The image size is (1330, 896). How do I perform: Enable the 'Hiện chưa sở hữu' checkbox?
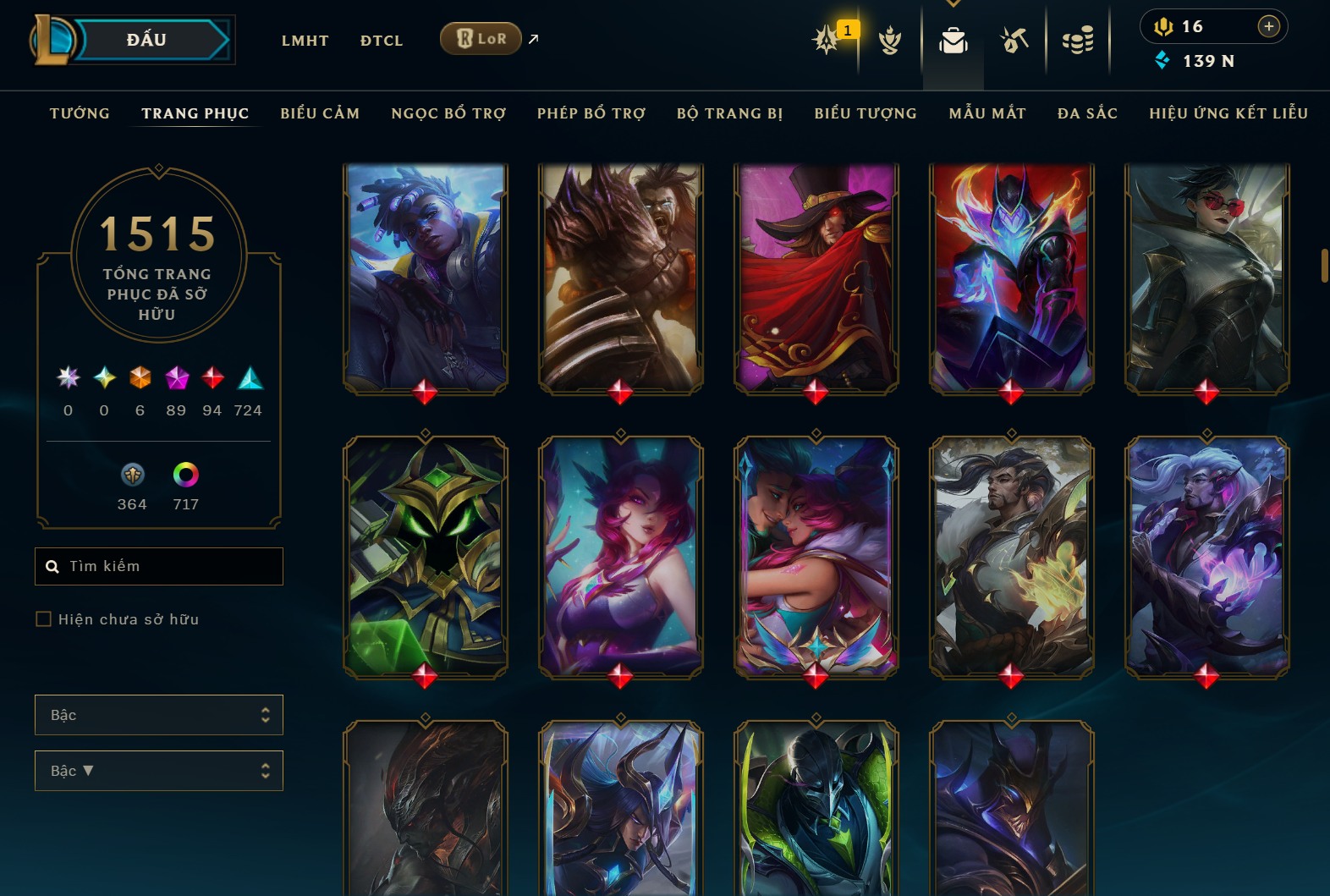43,618
